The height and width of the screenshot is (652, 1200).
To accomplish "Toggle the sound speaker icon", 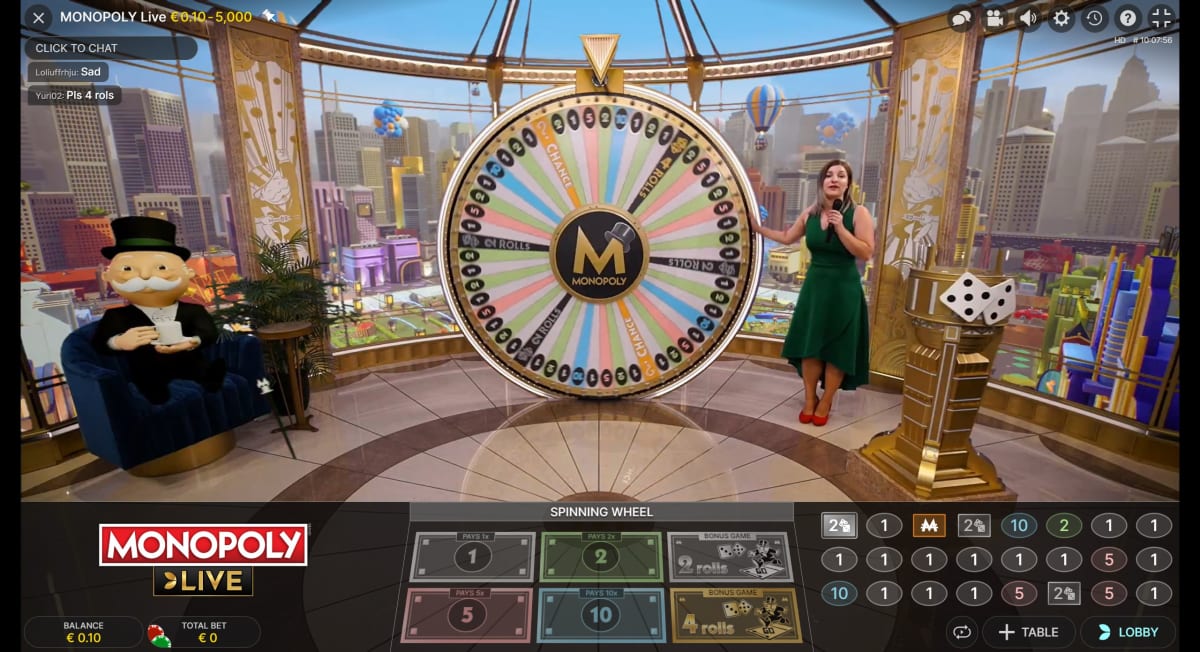I will click(x=1027, y=18).
